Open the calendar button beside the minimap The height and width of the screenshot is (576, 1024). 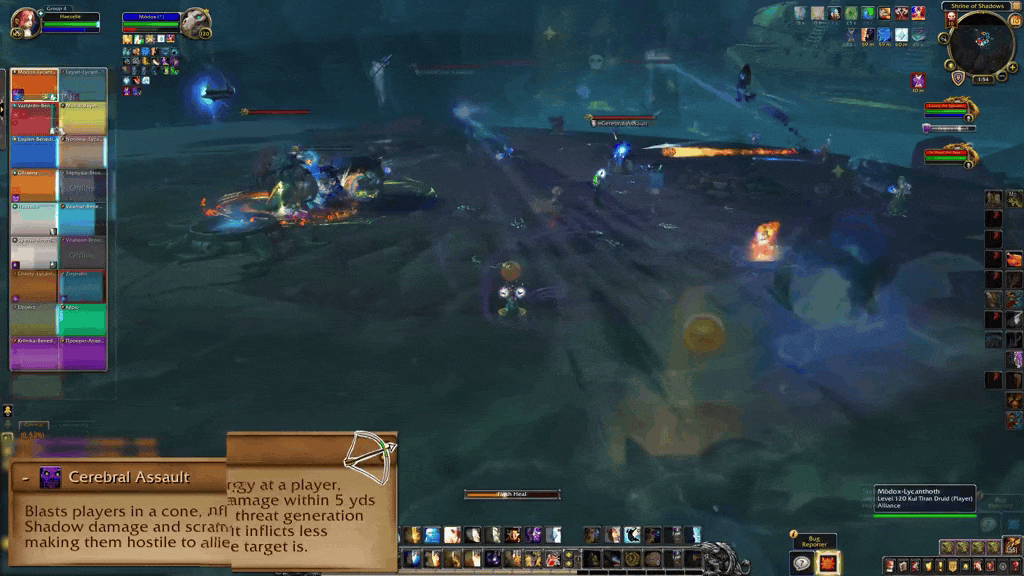coord(1015,19)
